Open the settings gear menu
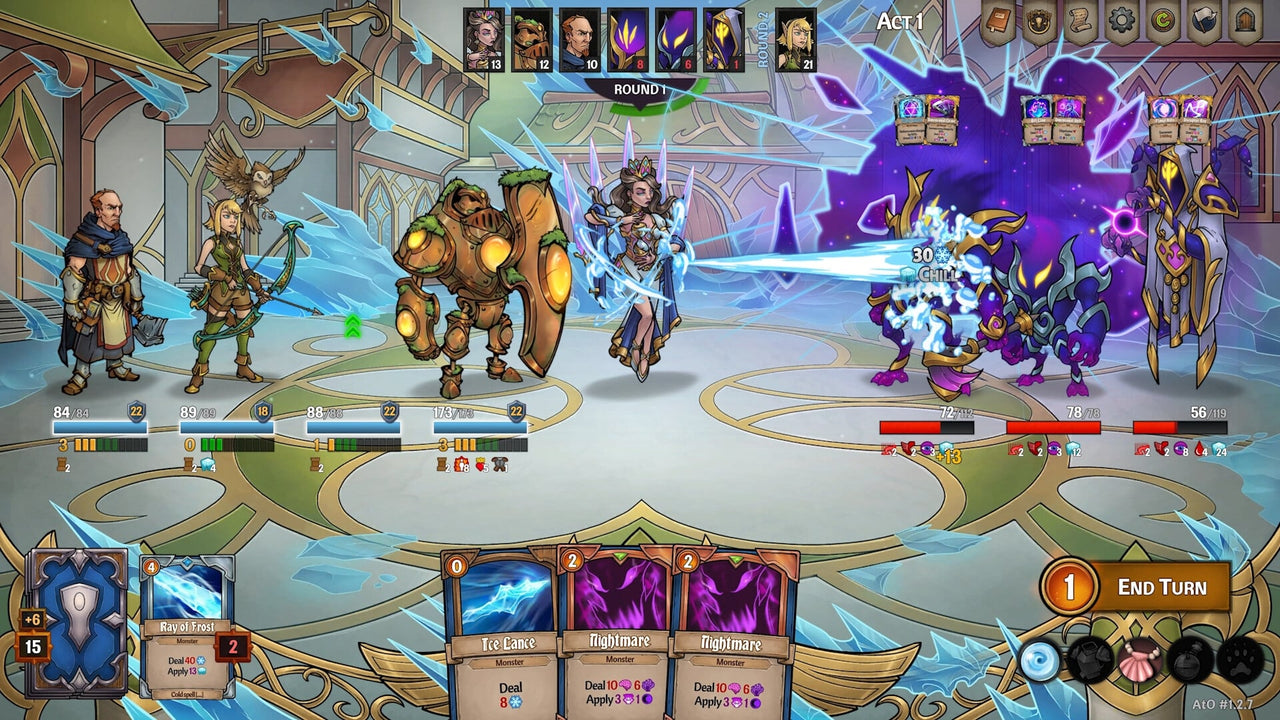The height and width of the screenshot is (720, 1280). coord(1120,22)
